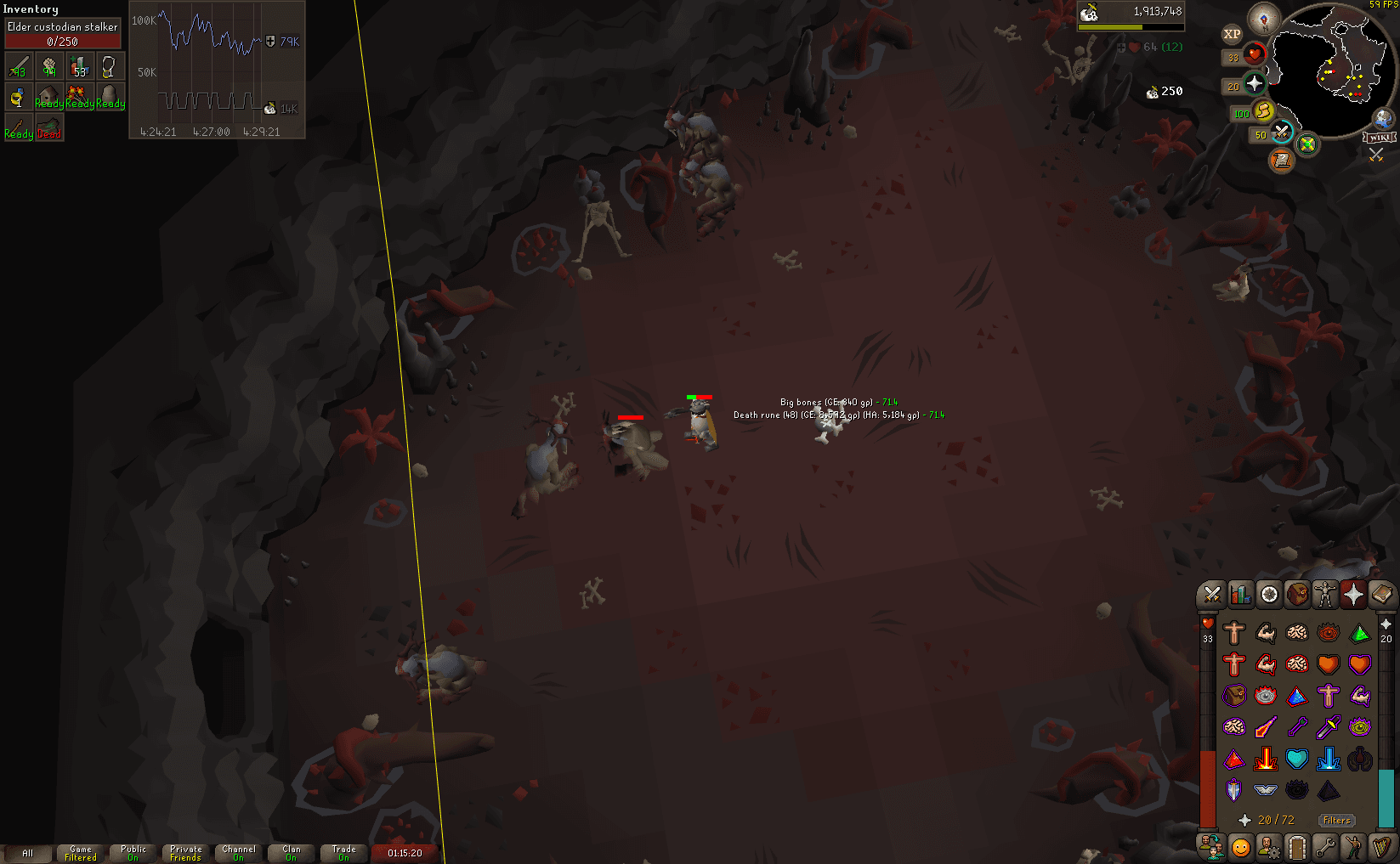Activate the Redemption prayer
This screenshot has width=1400, height=864.
tap(1296, 760)
